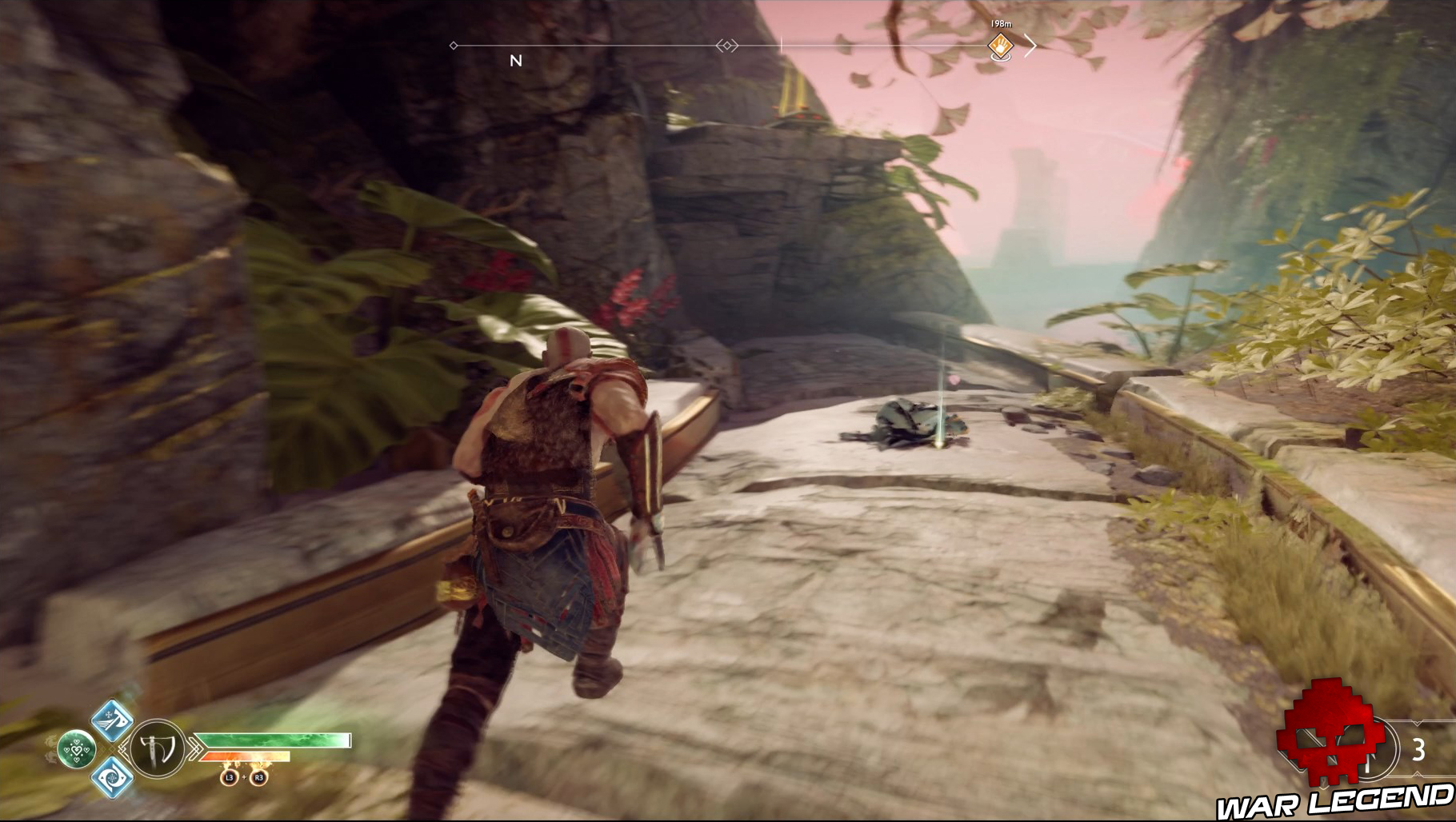Screen dimensions: 1456x822
Task: Click the talisman ability circular icon
Action: (x=78, y=750)
